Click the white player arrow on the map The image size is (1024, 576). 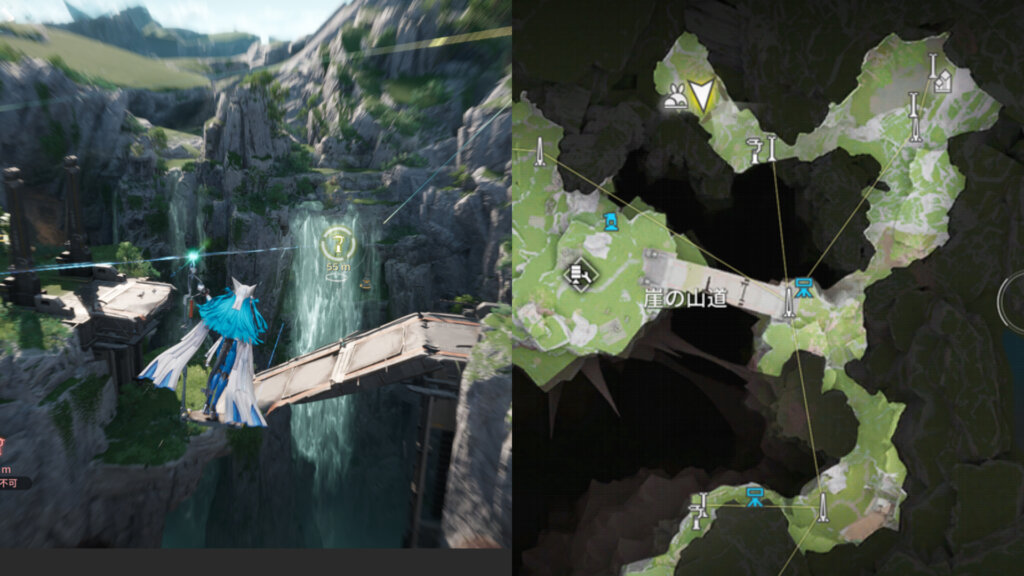point(704,96)
